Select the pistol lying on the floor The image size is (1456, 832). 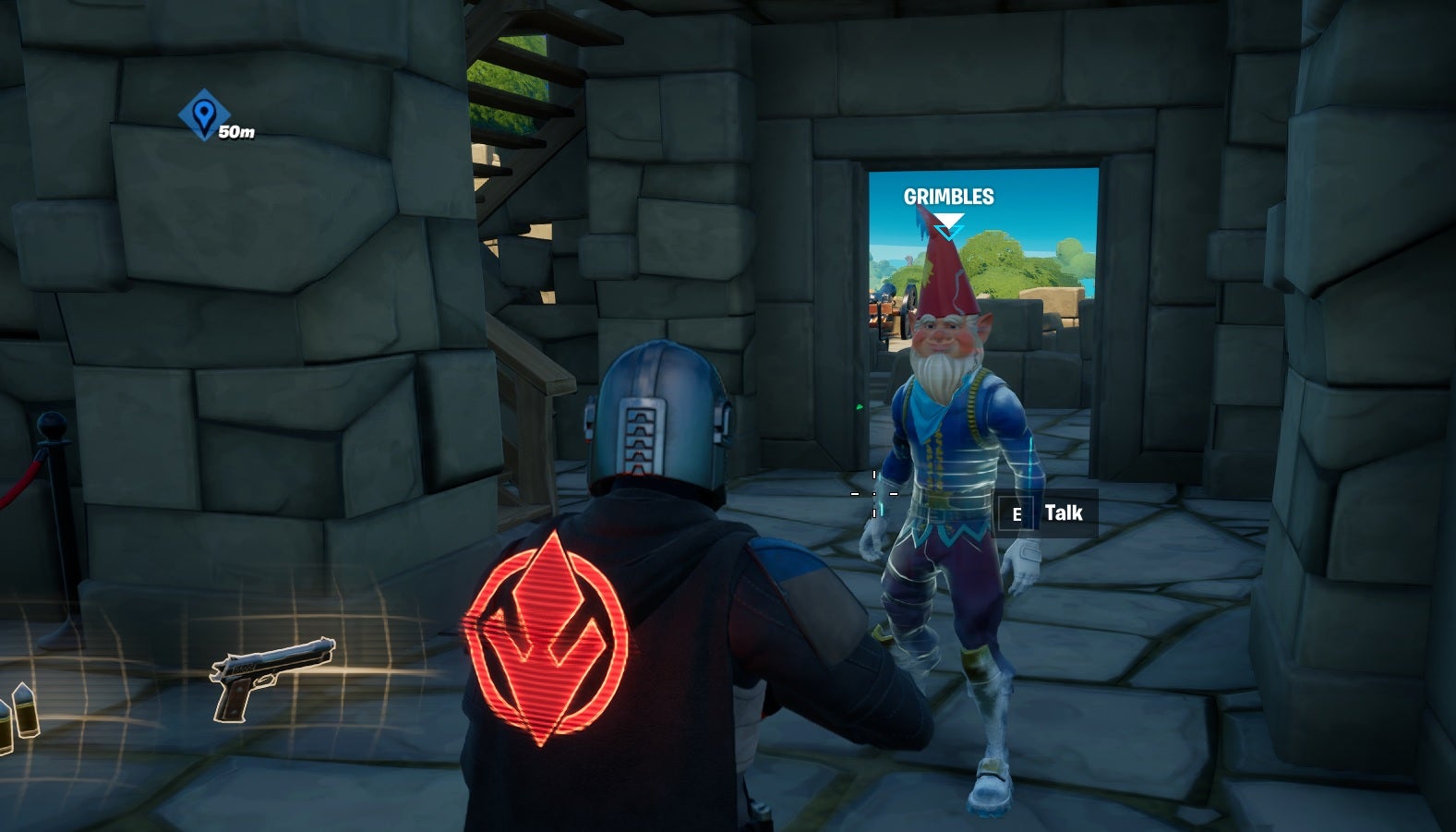tap(268, 676)
